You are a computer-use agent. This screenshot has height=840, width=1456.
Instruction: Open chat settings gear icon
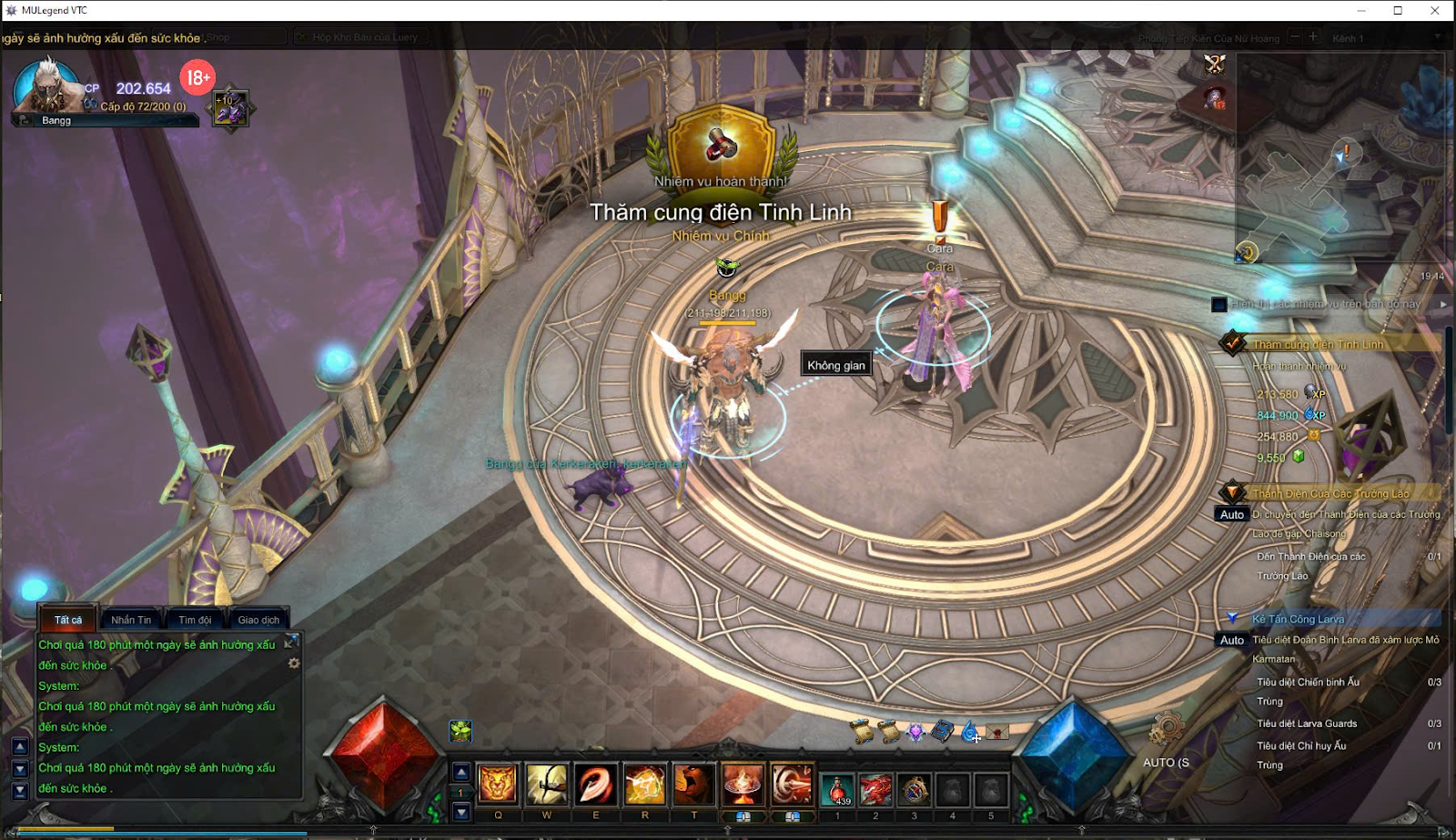294,663
